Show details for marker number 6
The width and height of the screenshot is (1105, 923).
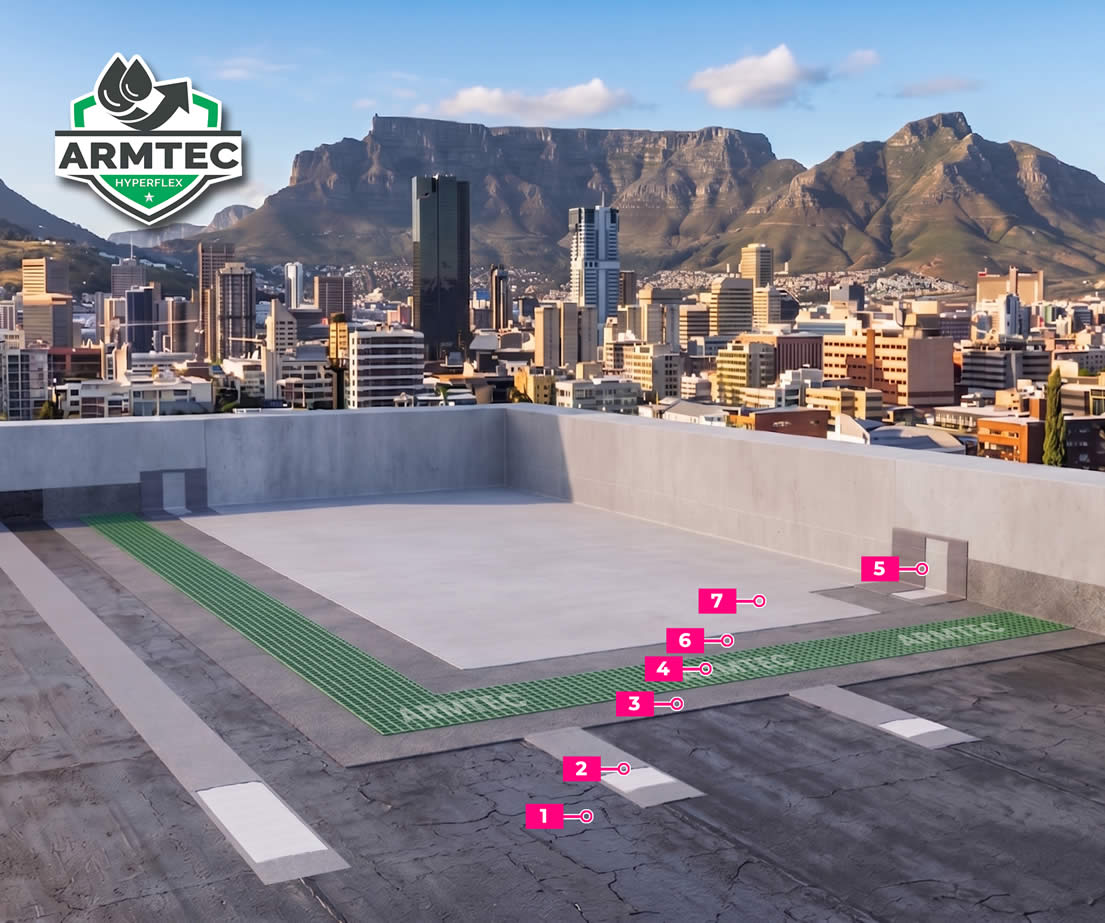click(x=686, y=640)
